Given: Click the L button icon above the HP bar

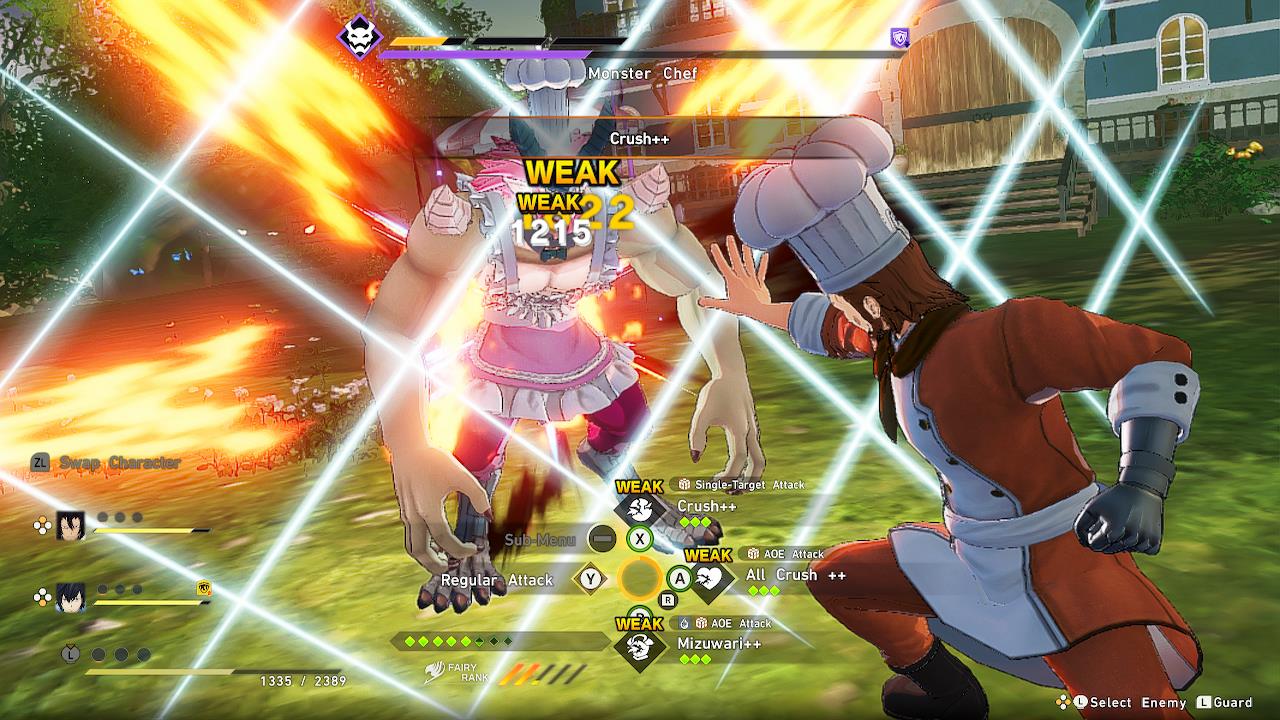Looking at the screenshot, I should pyautogui.click(x=71, y=653).
